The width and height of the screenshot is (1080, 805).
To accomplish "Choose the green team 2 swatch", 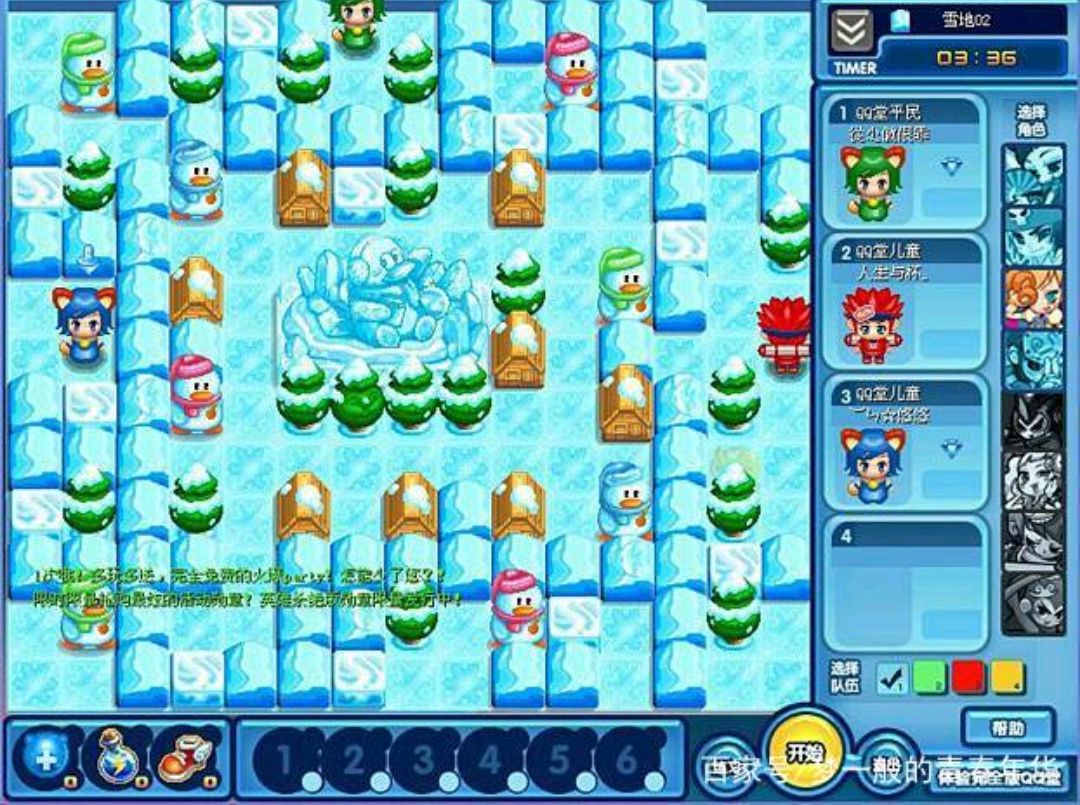I will (x=930, y=678).
